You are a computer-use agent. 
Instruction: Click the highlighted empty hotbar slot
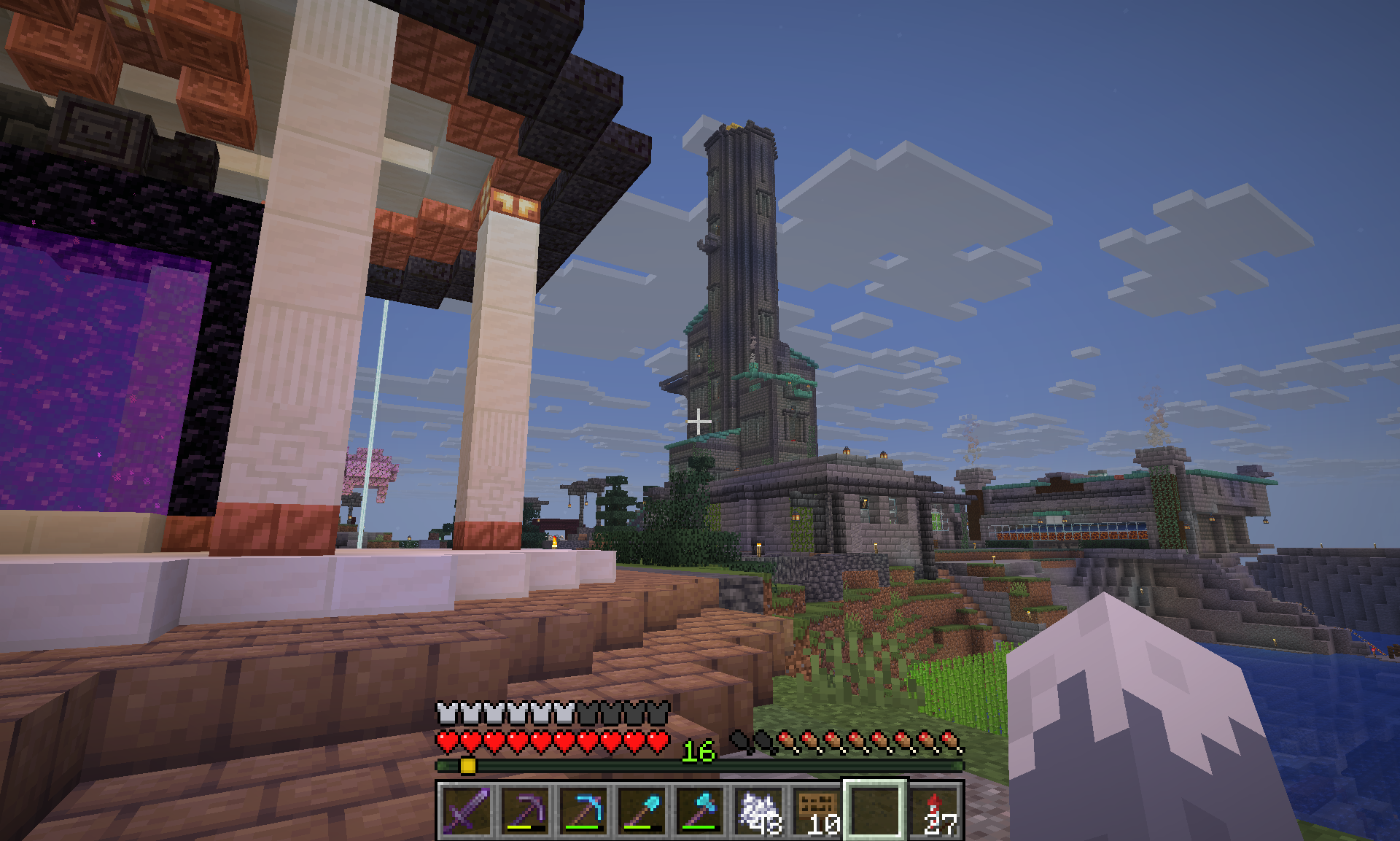point(875,810)
